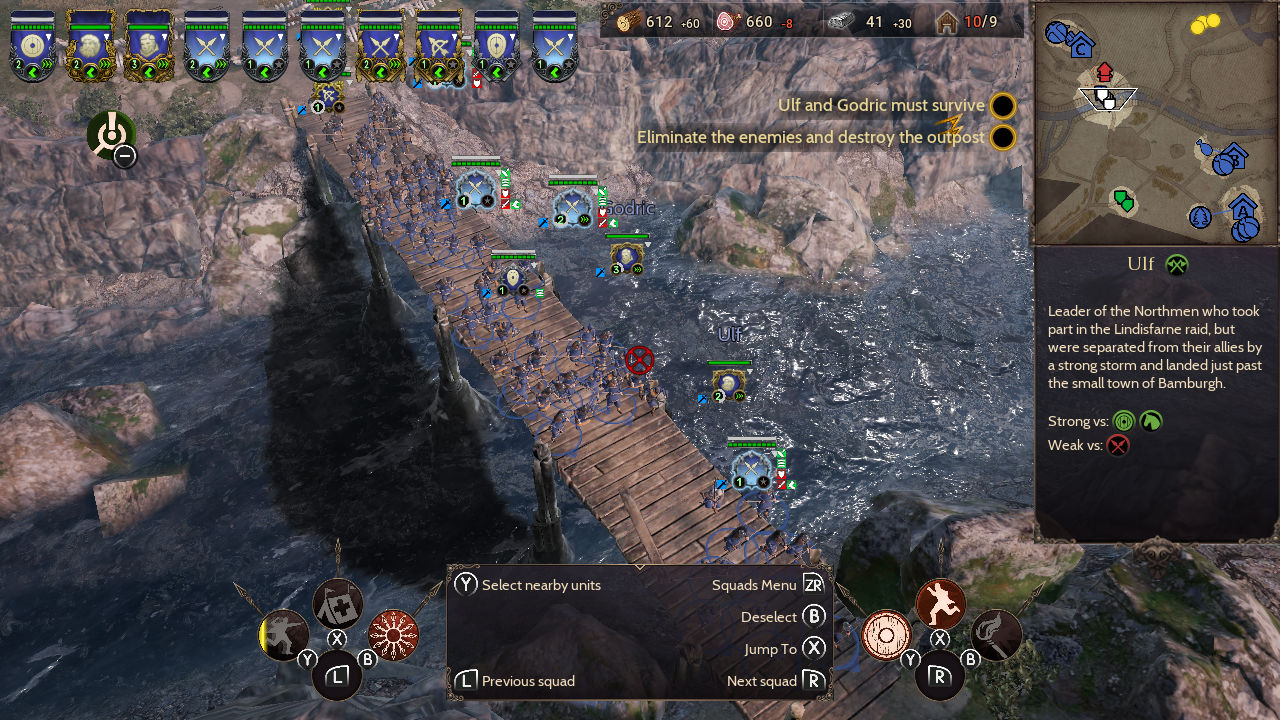Viewport: 1280px width, 720px height.
Task: Enable the round shield stance on right command wheel
Action: click(x=886, y=636)
